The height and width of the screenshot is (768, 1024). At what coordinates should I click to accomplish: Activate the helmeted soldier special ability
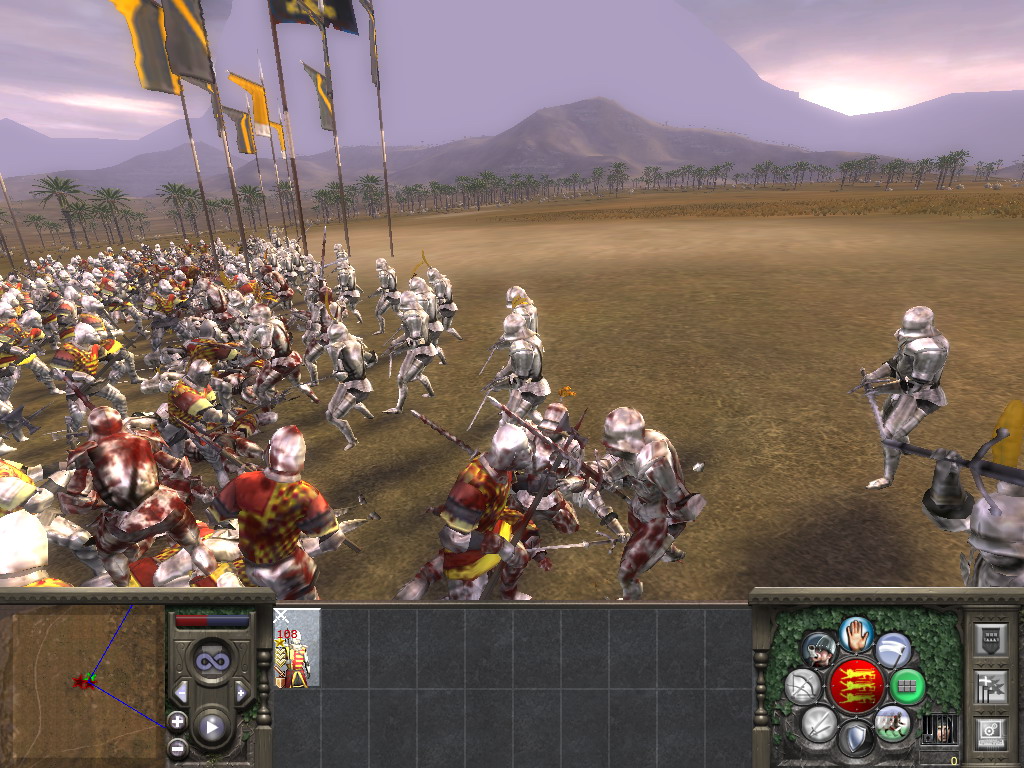point(819,650)
